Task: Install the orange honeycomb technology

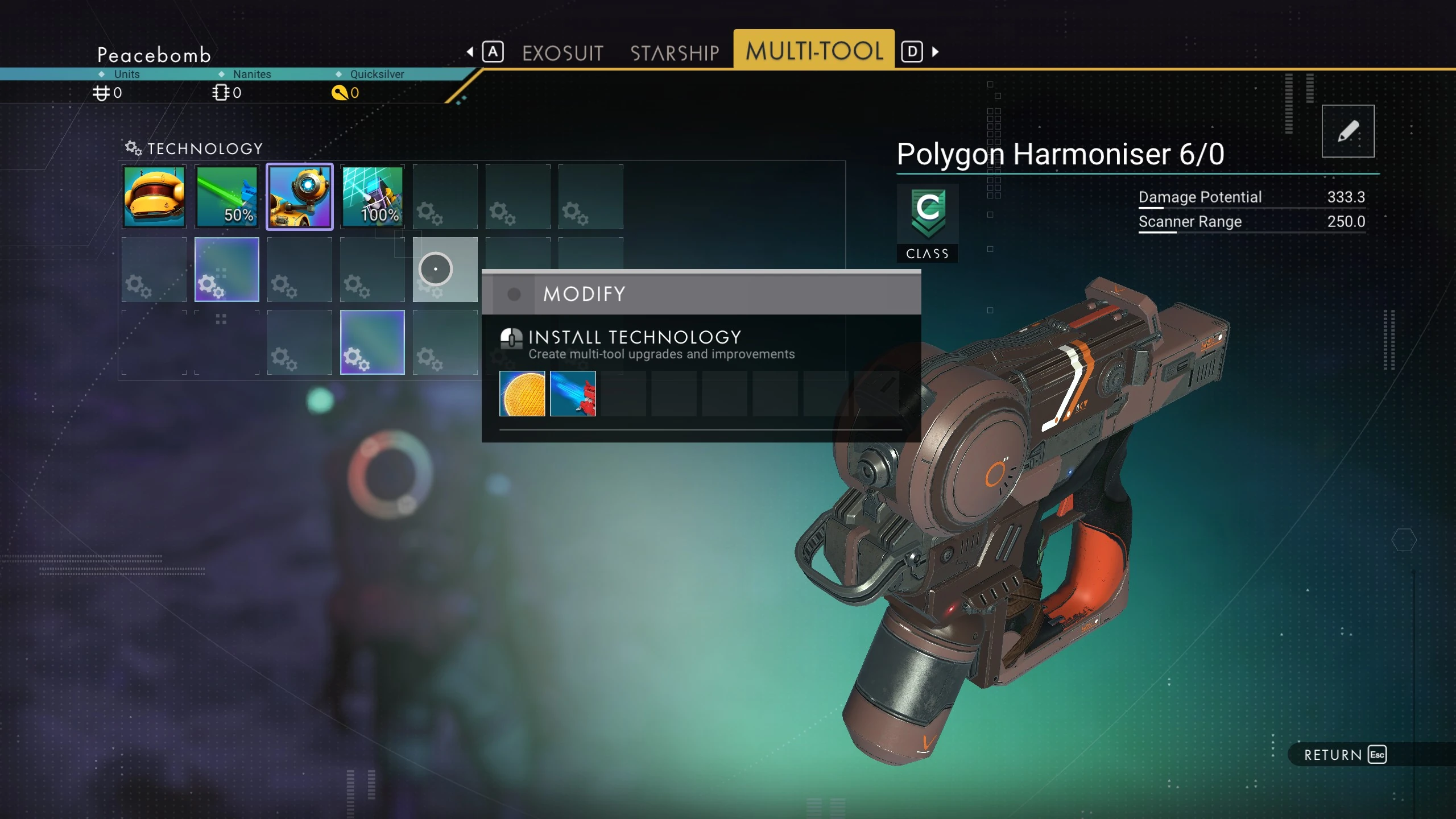Action: click(522, 394)
